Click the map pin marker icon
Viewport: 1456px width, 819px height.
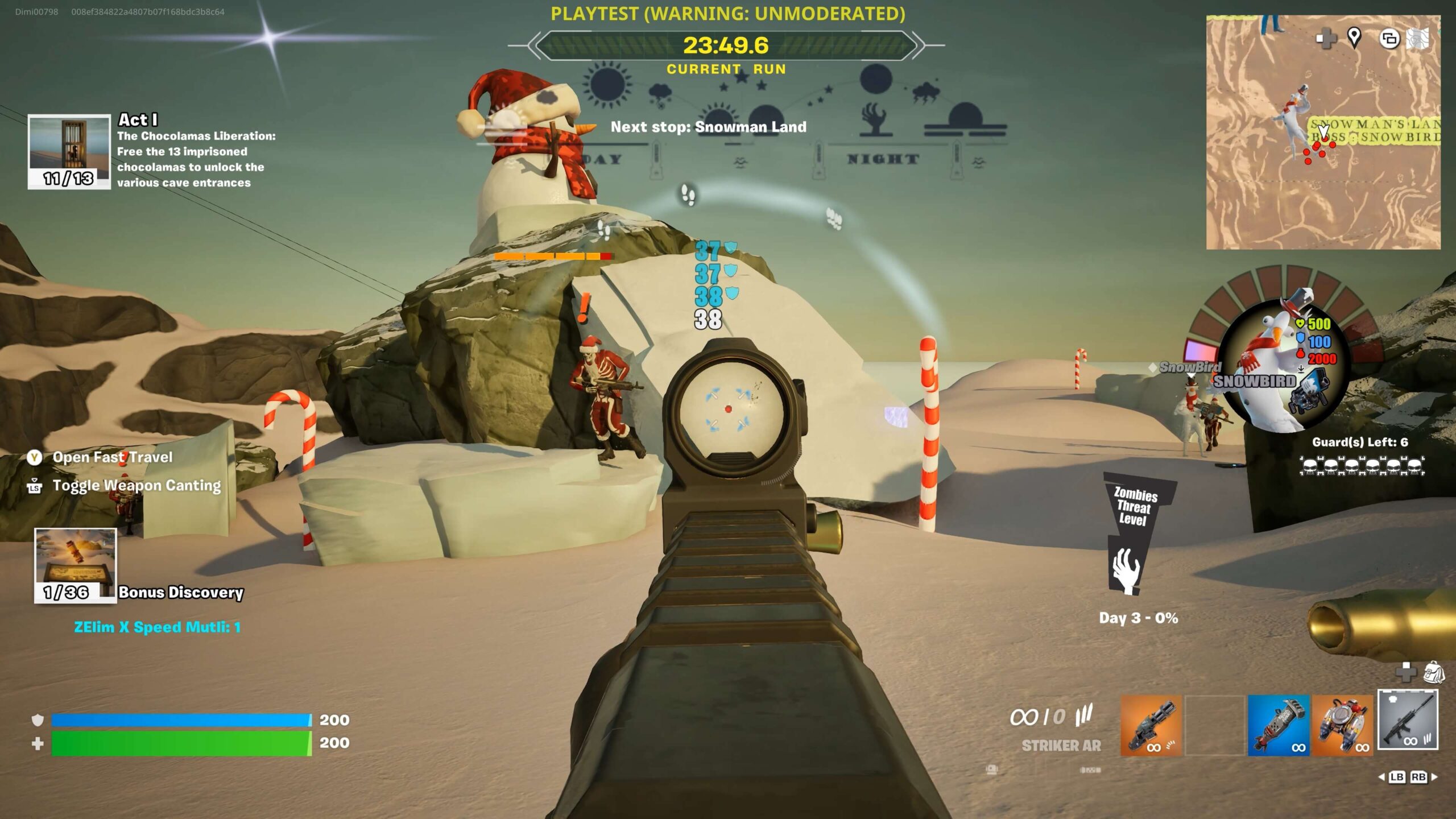1354,38
